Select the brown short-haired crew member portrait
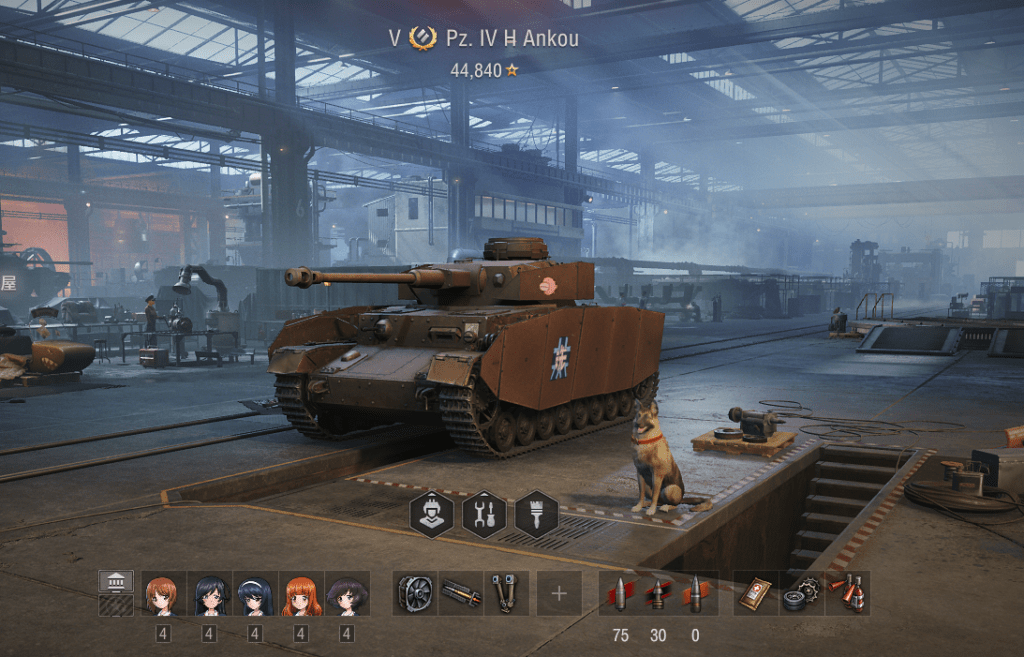The height and width of the screenshot is (657, 1024). tap(163, 593)
